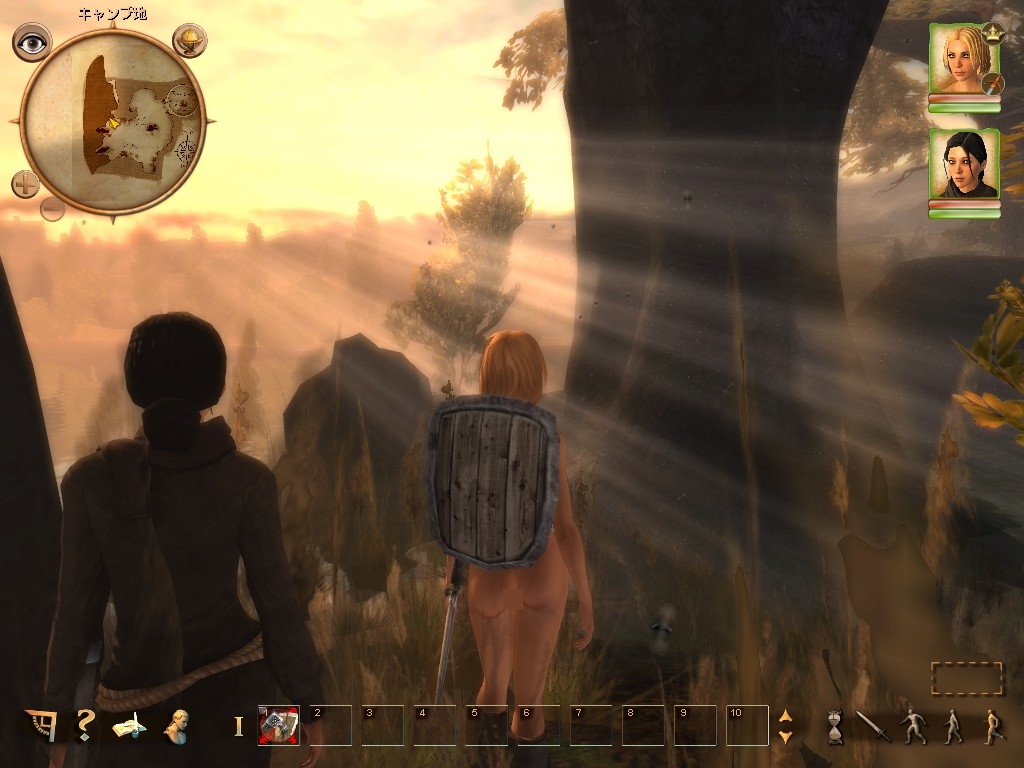Click the dagger icon on blonde portrait
The image size is (1024, 768).
click(x=992, y=84)
